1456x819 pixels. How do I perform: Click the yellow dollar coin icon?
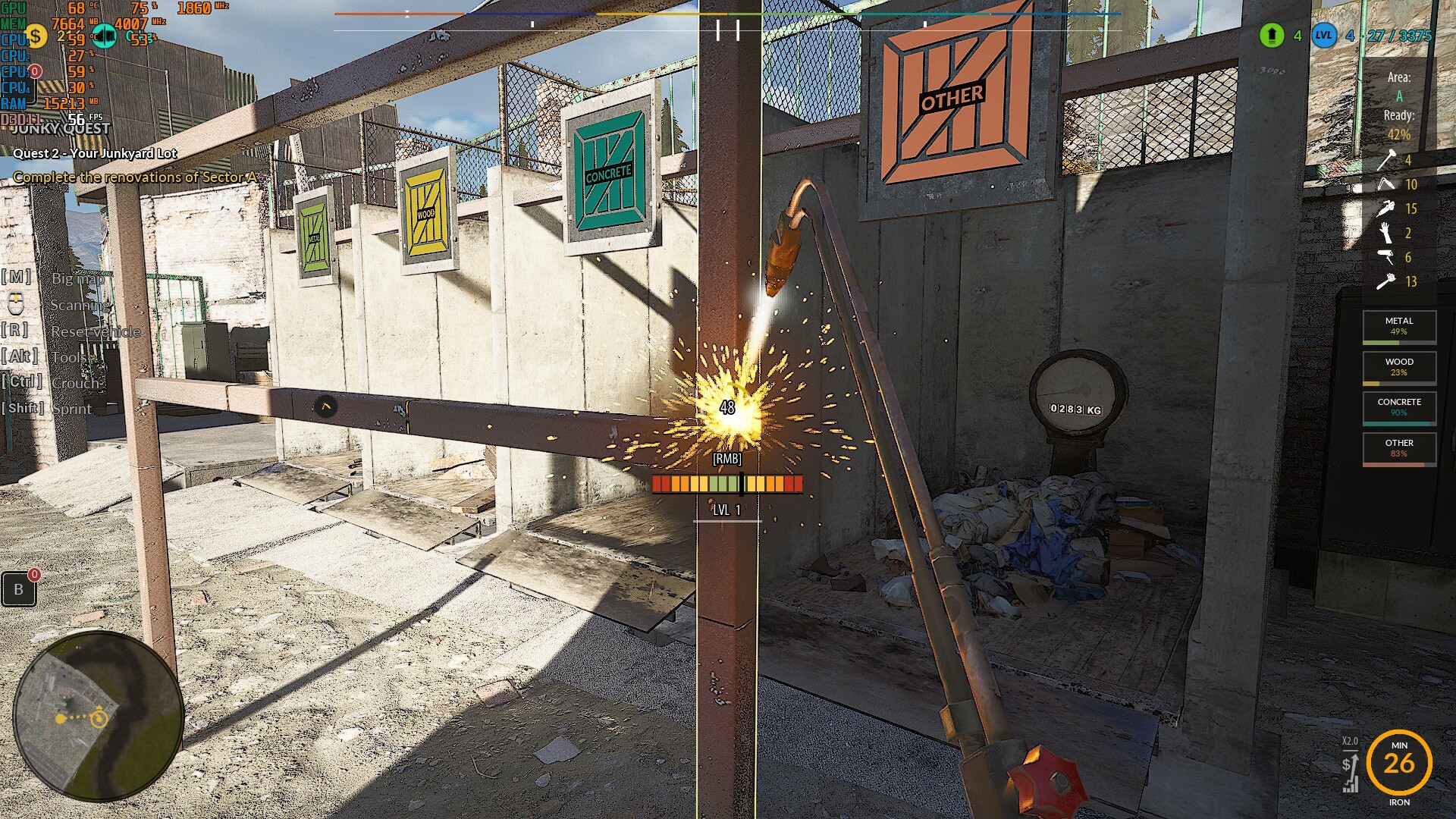(34, 36)
